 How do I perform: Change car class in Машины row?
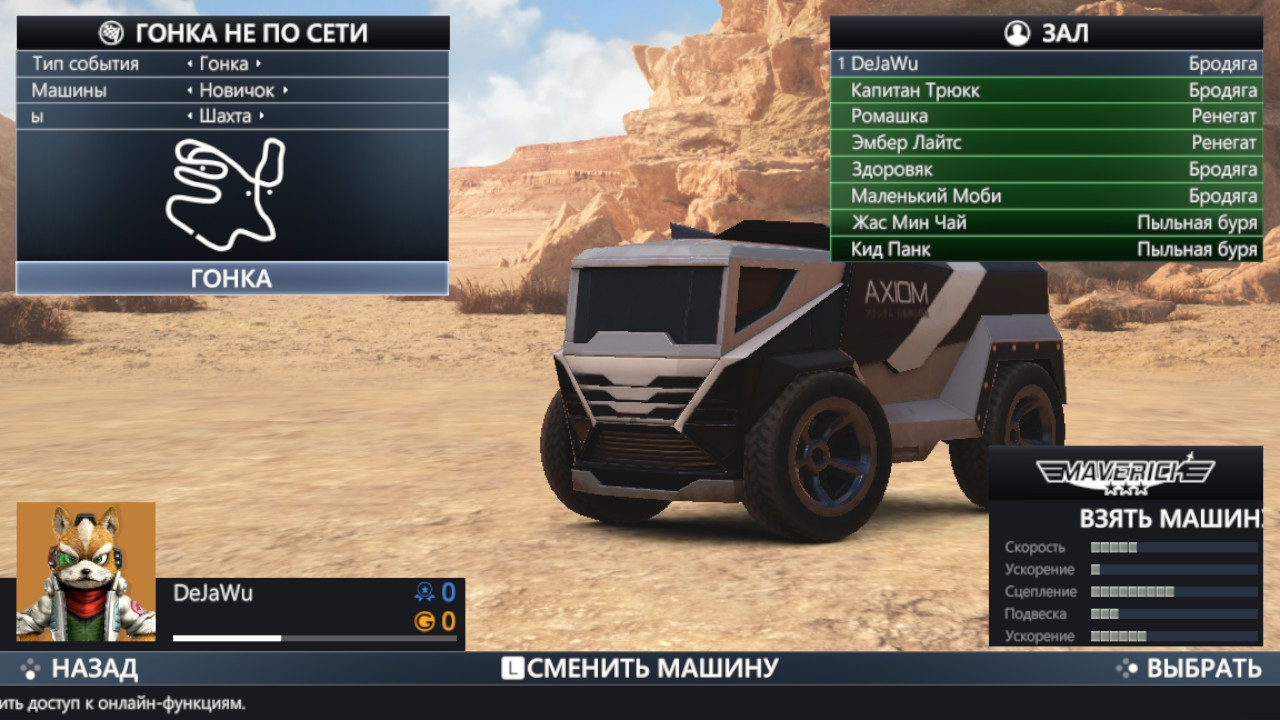click(x=231, y=90)
